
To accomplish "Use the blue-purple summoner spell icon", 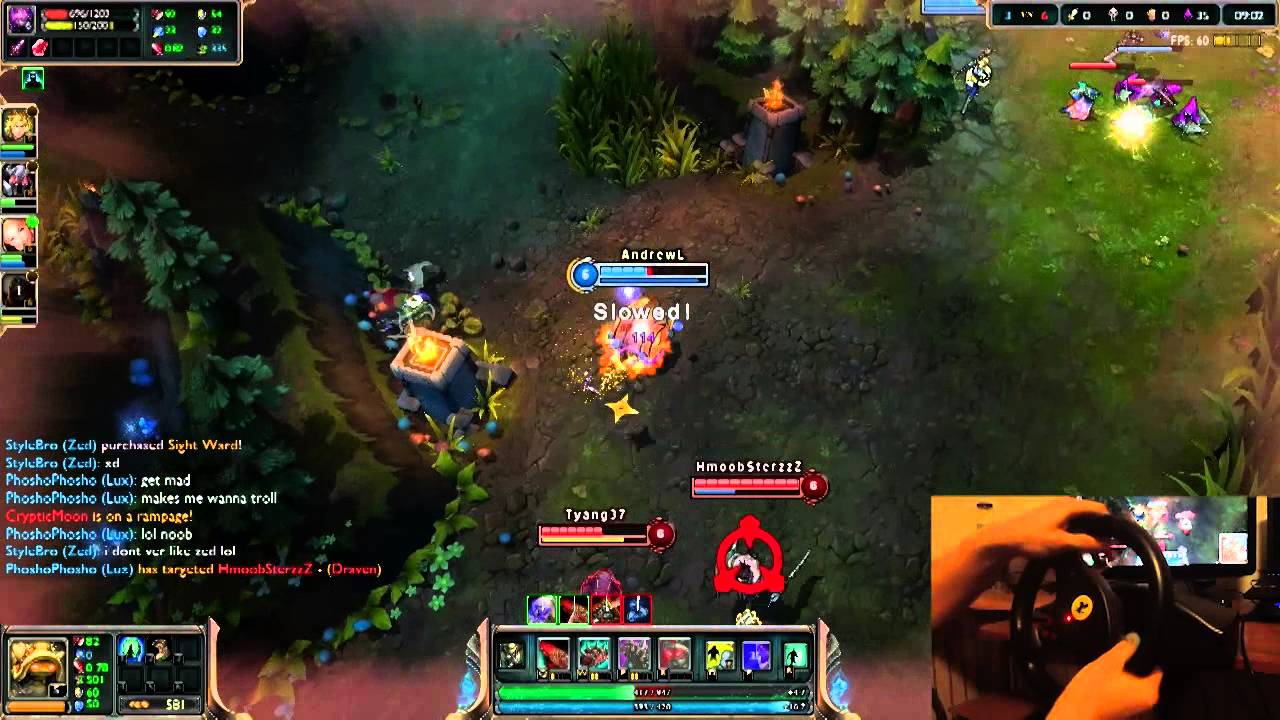I will pos(756,655).
